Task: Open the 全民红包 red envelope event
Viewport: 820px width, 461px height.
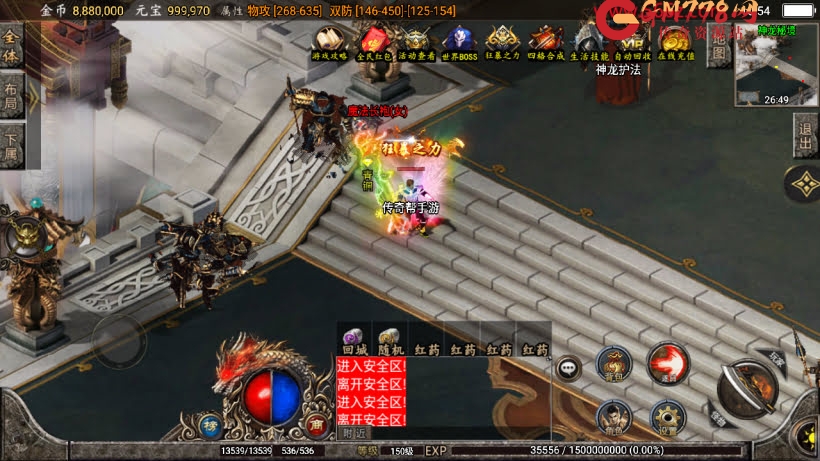Action: pos(374,42)
